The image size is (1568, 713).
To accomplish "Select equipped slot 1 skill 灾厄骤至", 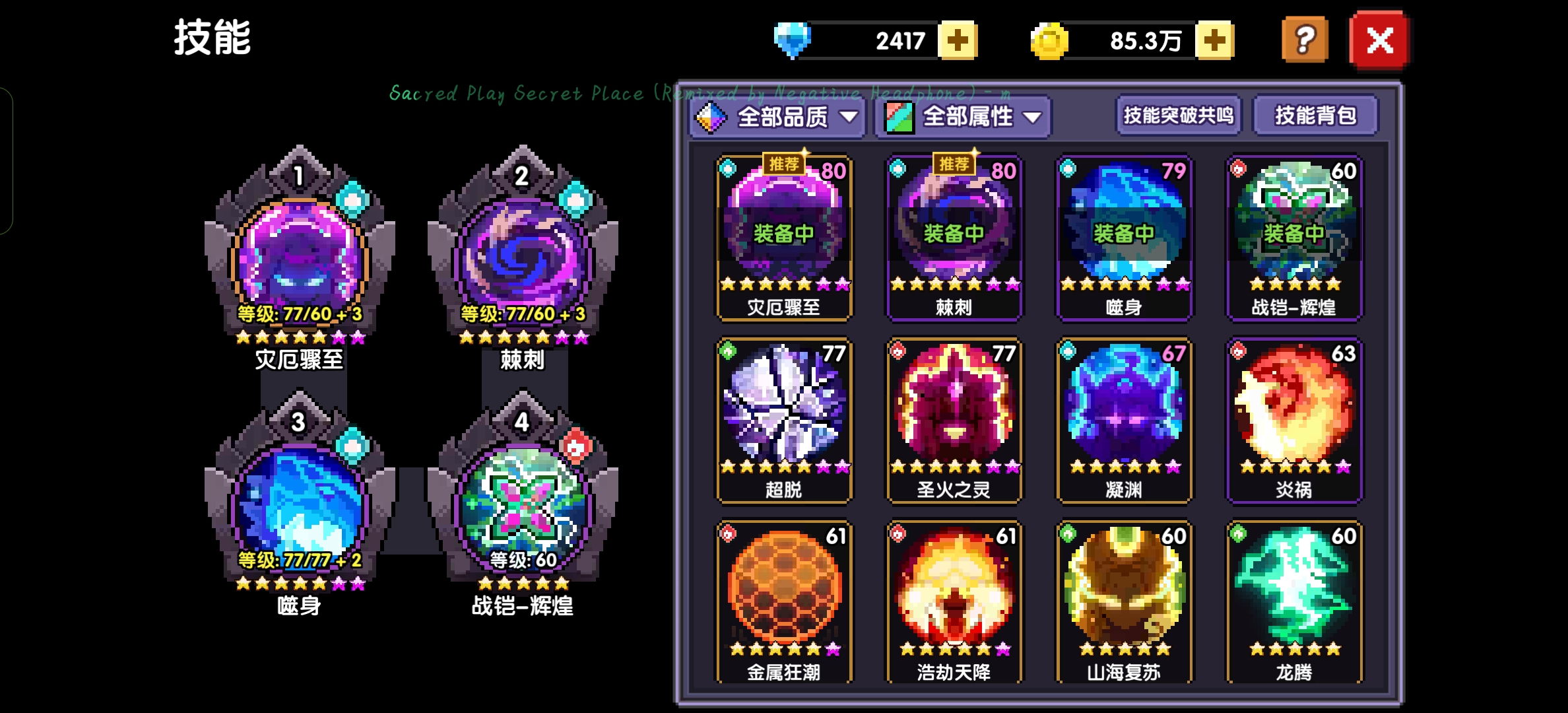I will click(299, 257).
